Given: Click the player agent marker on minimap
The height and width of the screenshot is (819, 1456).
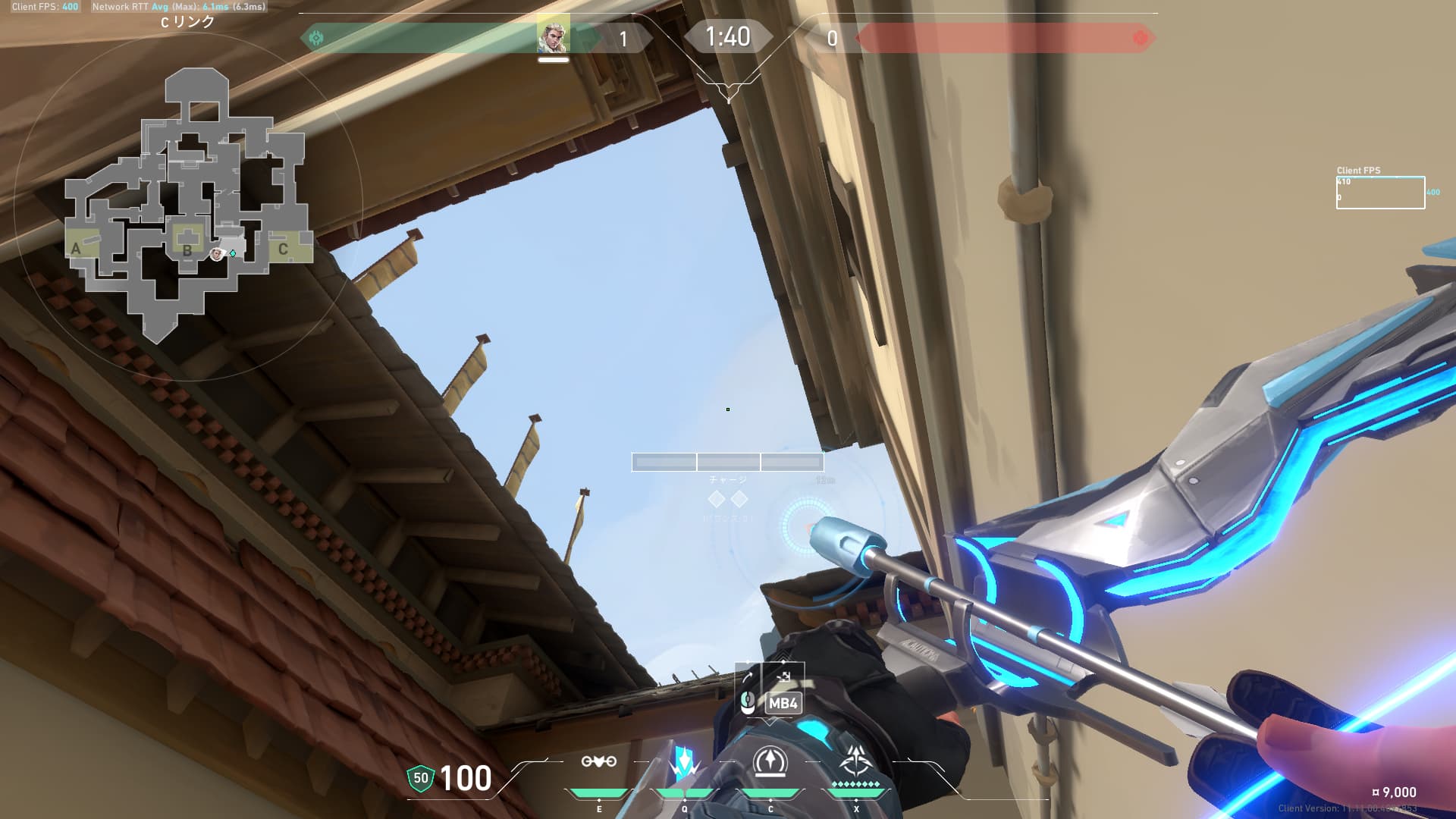Looking at the screenshot, I should click(218, 254).
